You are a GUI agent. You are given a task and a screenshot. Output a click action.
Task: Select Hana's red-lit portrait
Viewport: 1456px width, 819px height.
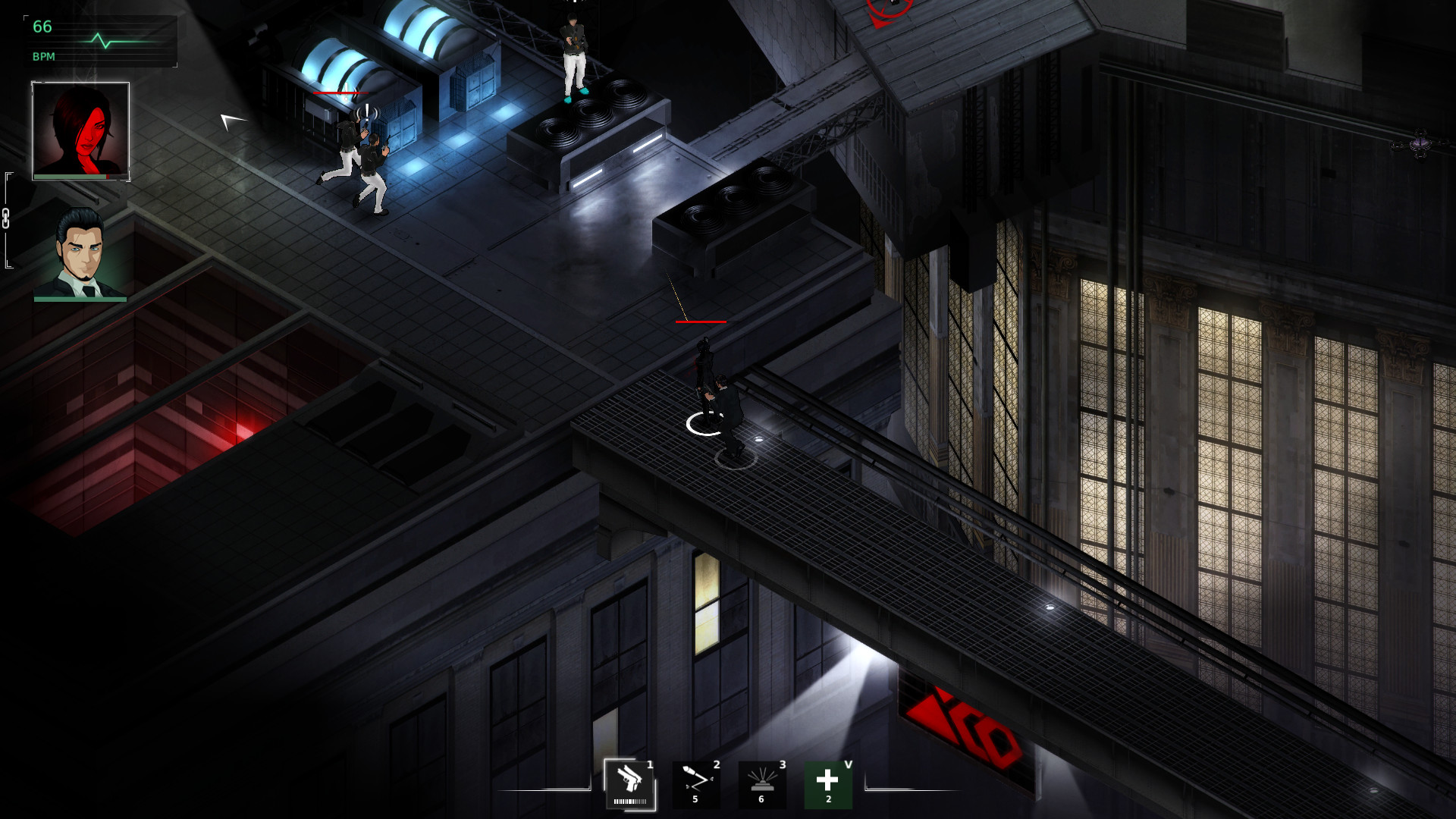tap(79, 127)
